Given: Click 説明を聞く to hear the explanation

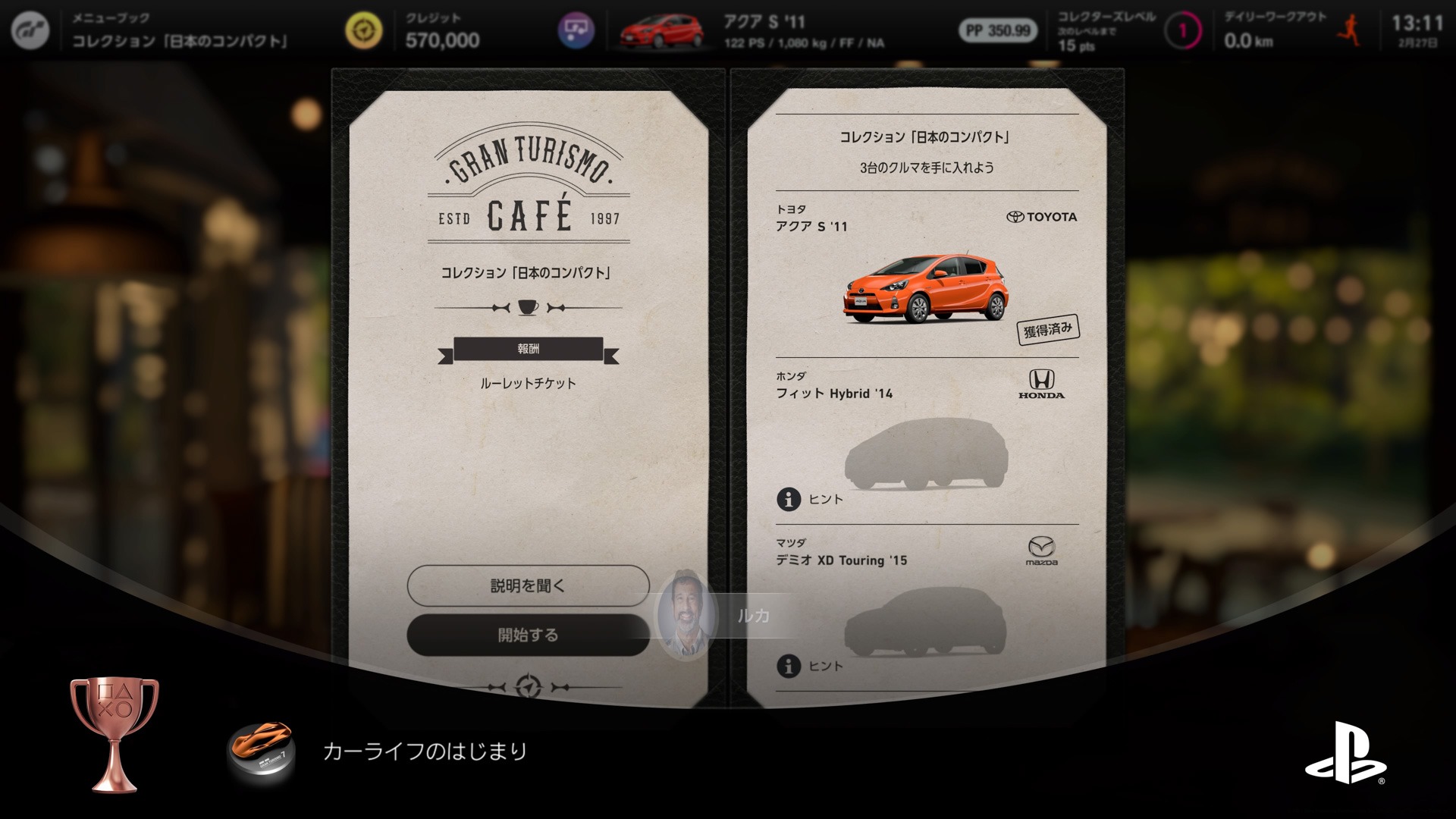Looking at the screenshot, I should (x=527, y=585).
